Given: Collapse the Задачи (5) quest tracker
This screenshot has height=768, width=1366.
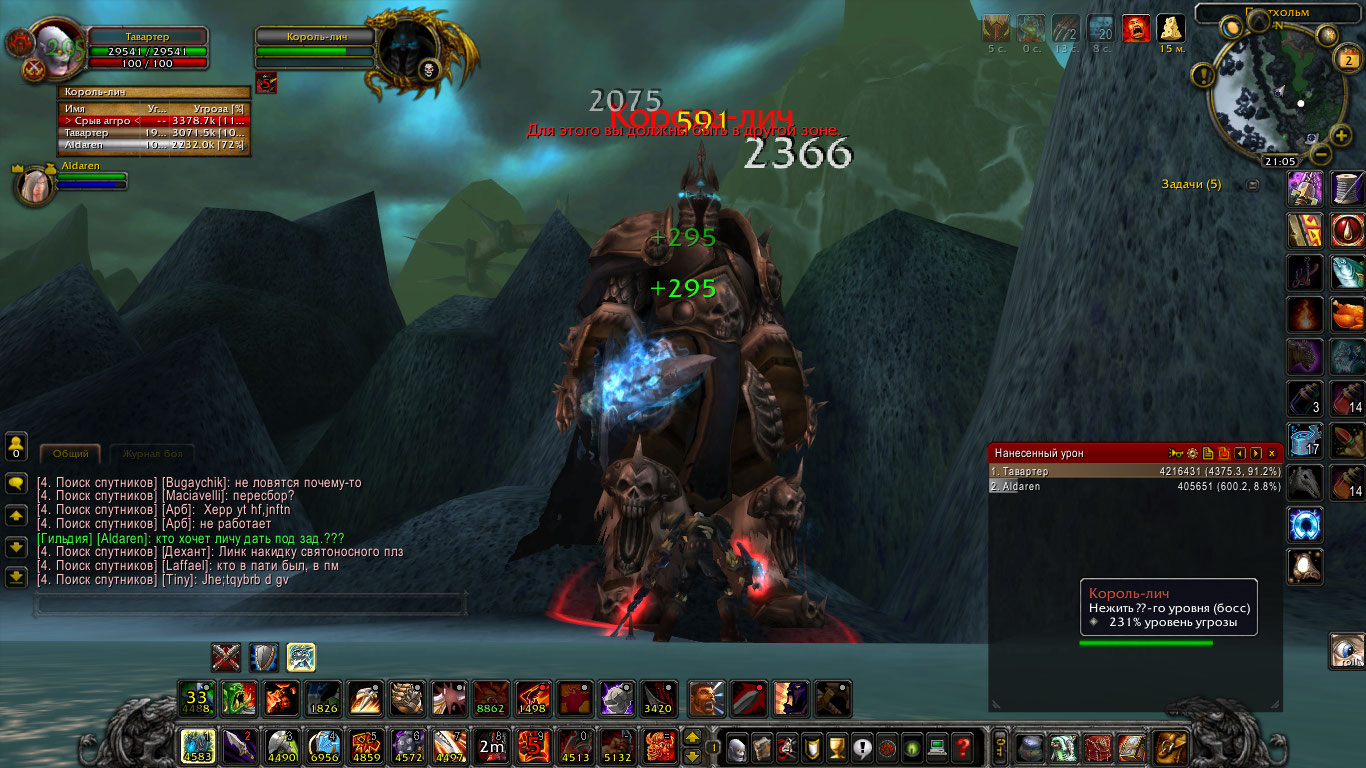Looking at the screenshot, I should click(x=1252, y=185).
